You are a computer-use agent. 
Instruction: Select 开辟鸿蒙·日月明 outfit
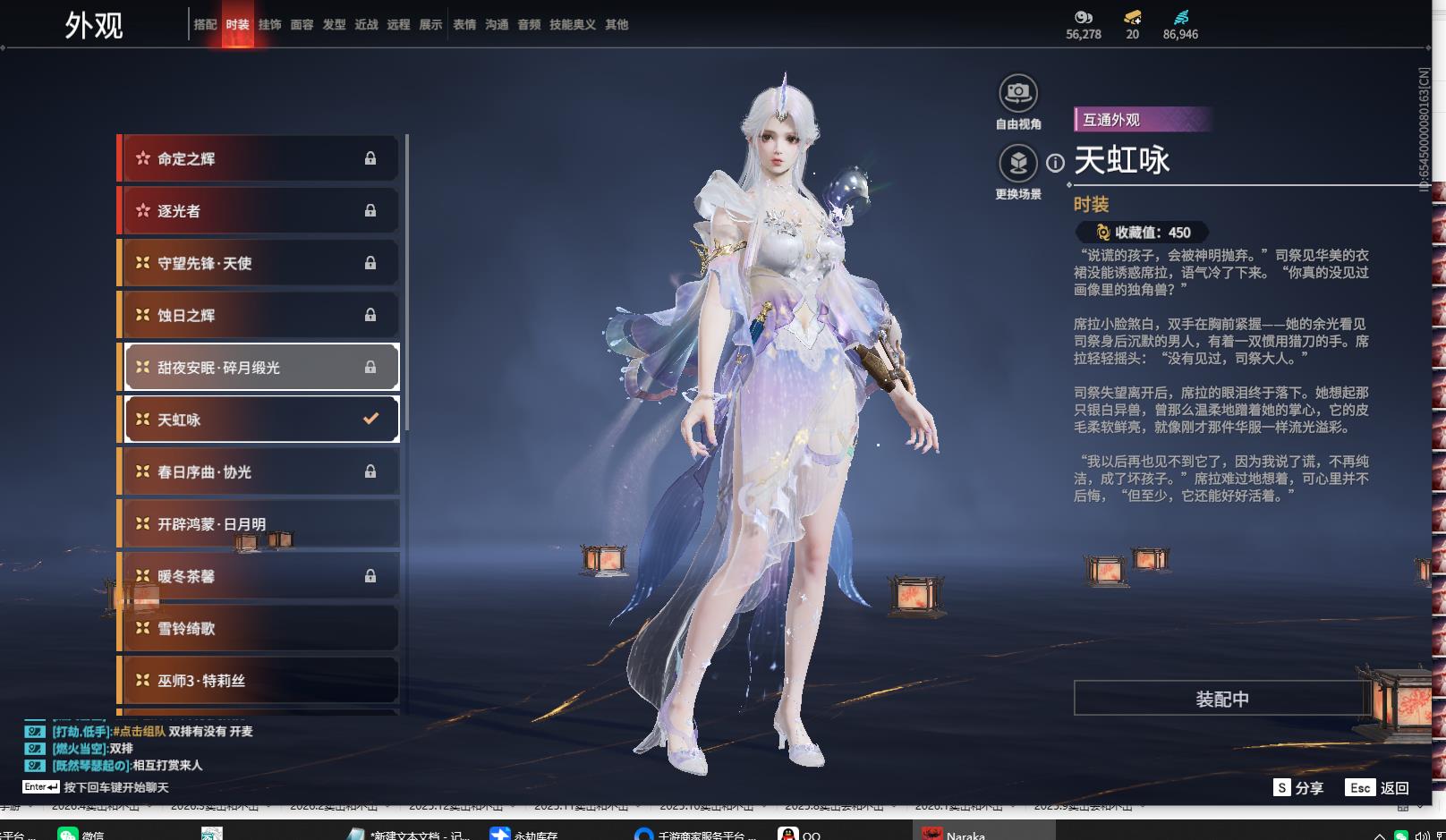pos(259,524)
